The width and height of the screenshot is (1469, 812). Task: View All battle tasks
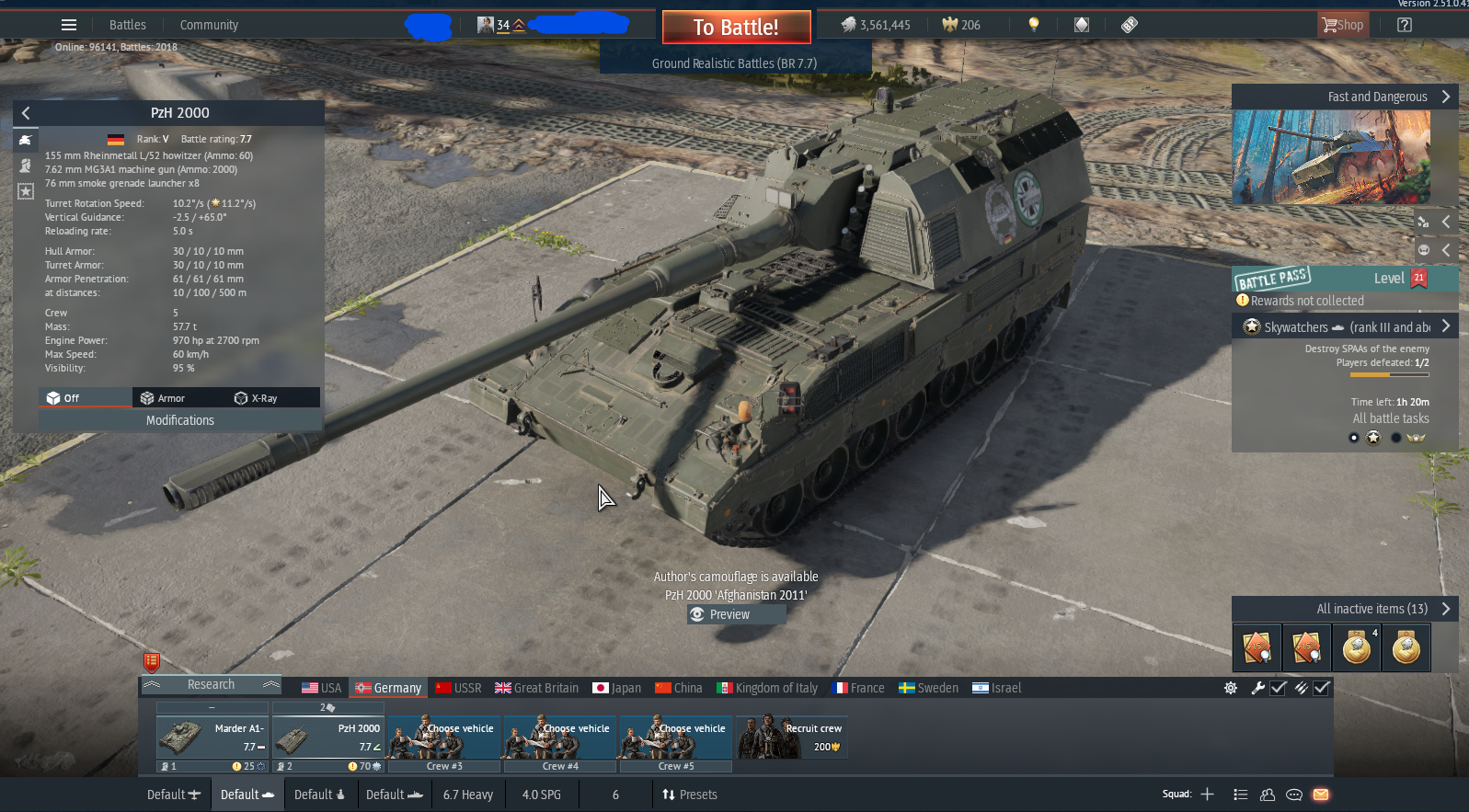pos(1390,418)
